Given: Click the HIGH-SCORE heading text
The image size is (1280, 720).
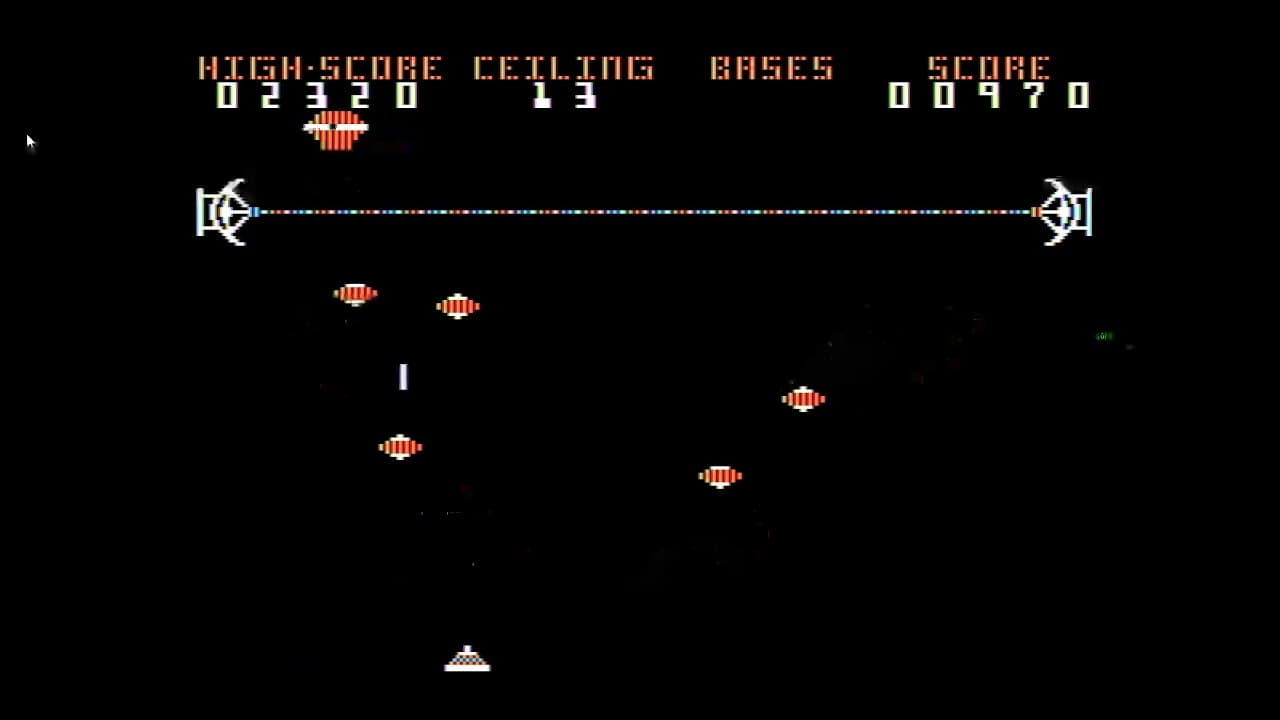Looking at the screenshot, I should 320,68.
